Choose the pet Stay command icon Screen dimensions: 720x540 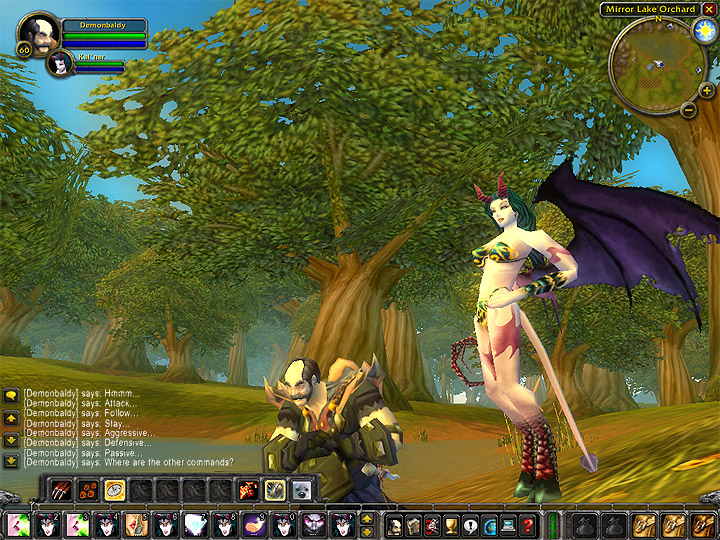tap(114, 490)
